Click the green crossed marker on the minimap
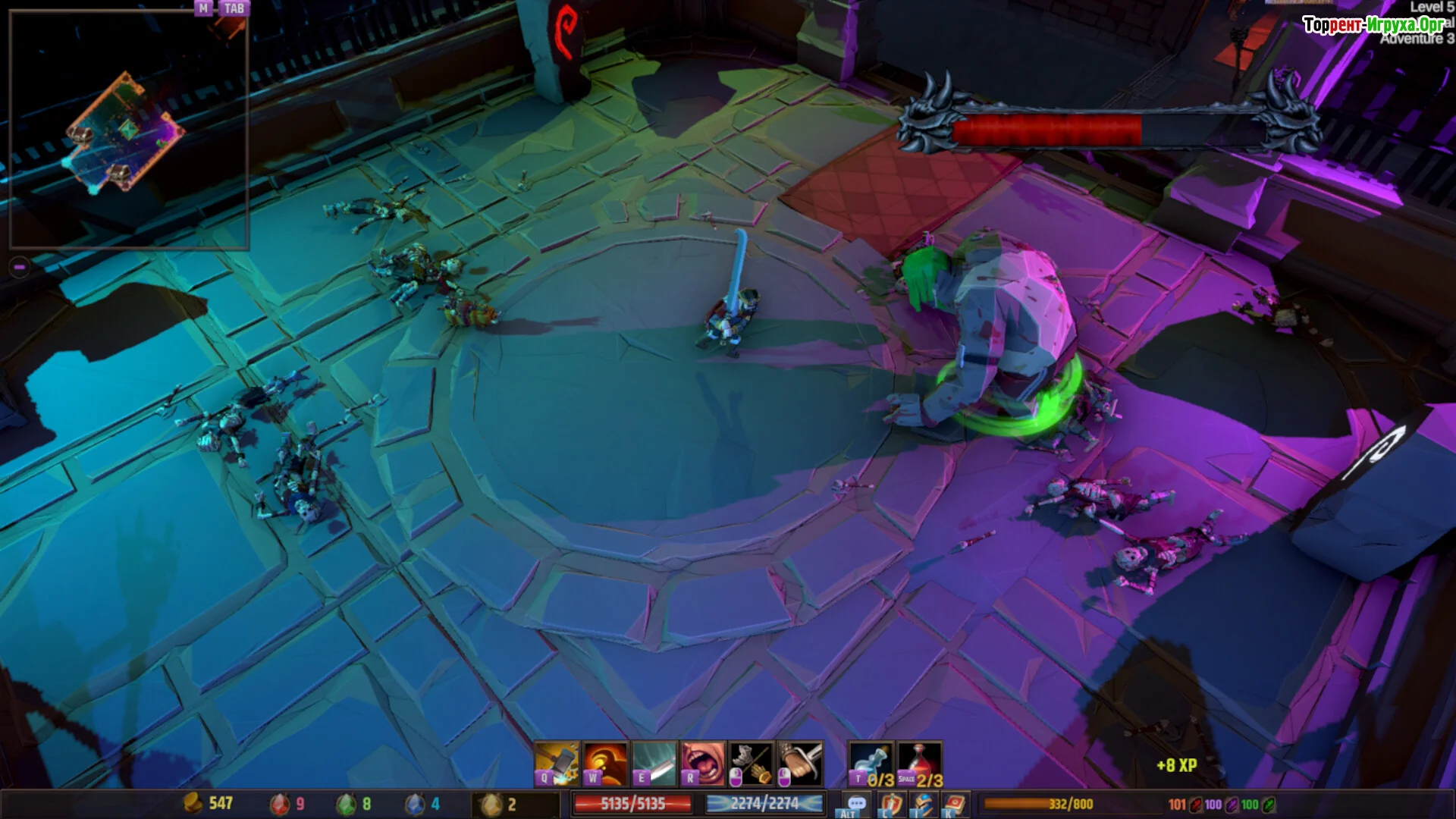Screen dimensions: 1456x819 coord(130,130)
